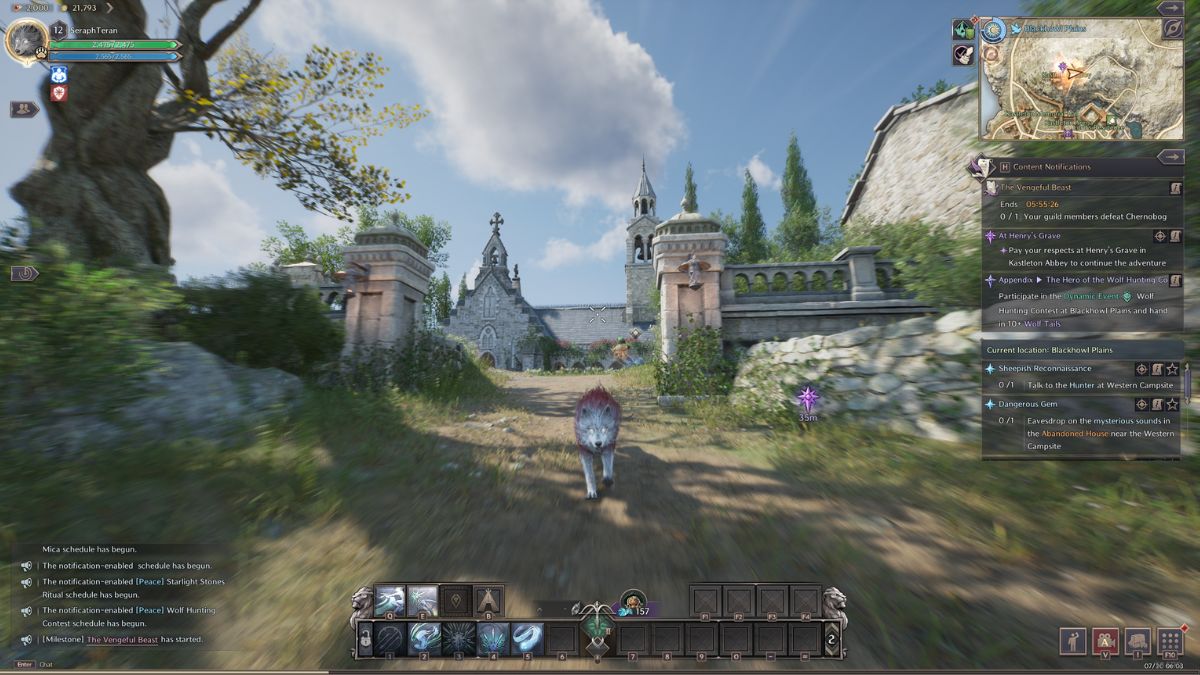Open the character emote figure button
The image size is (1200, 675).
pos(1073,641)
